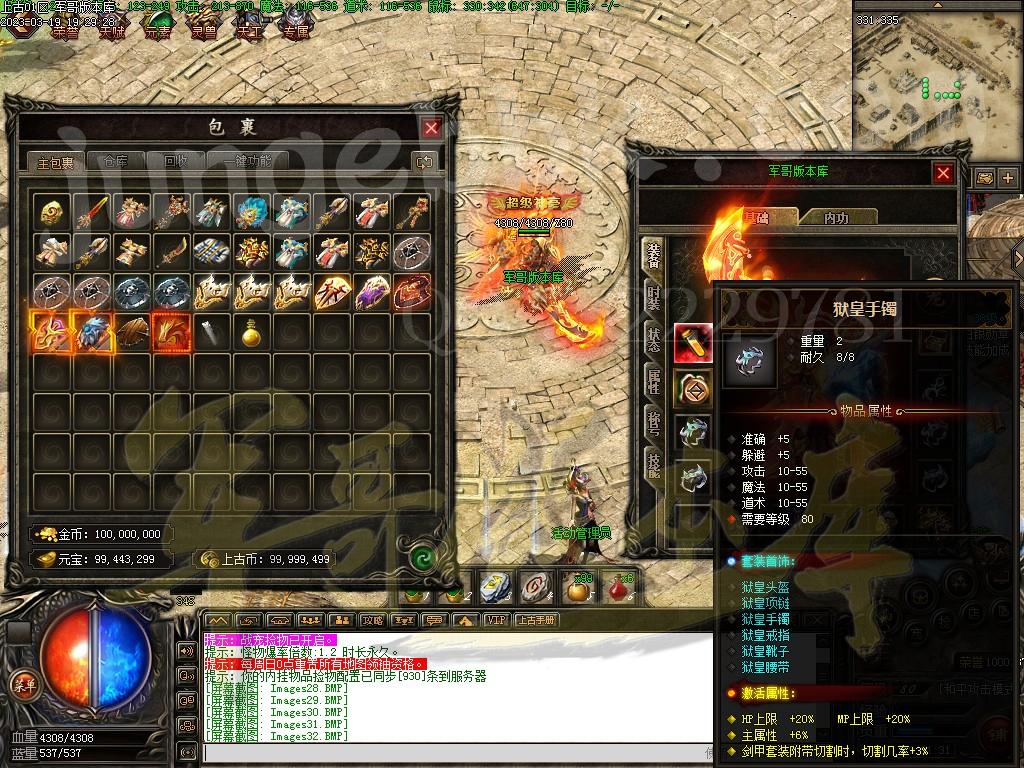Image resolution: width=1024 pixels, height=768 pixels.
Task: Switch to the 仓库 storage tab
Action: click(108, 161)
